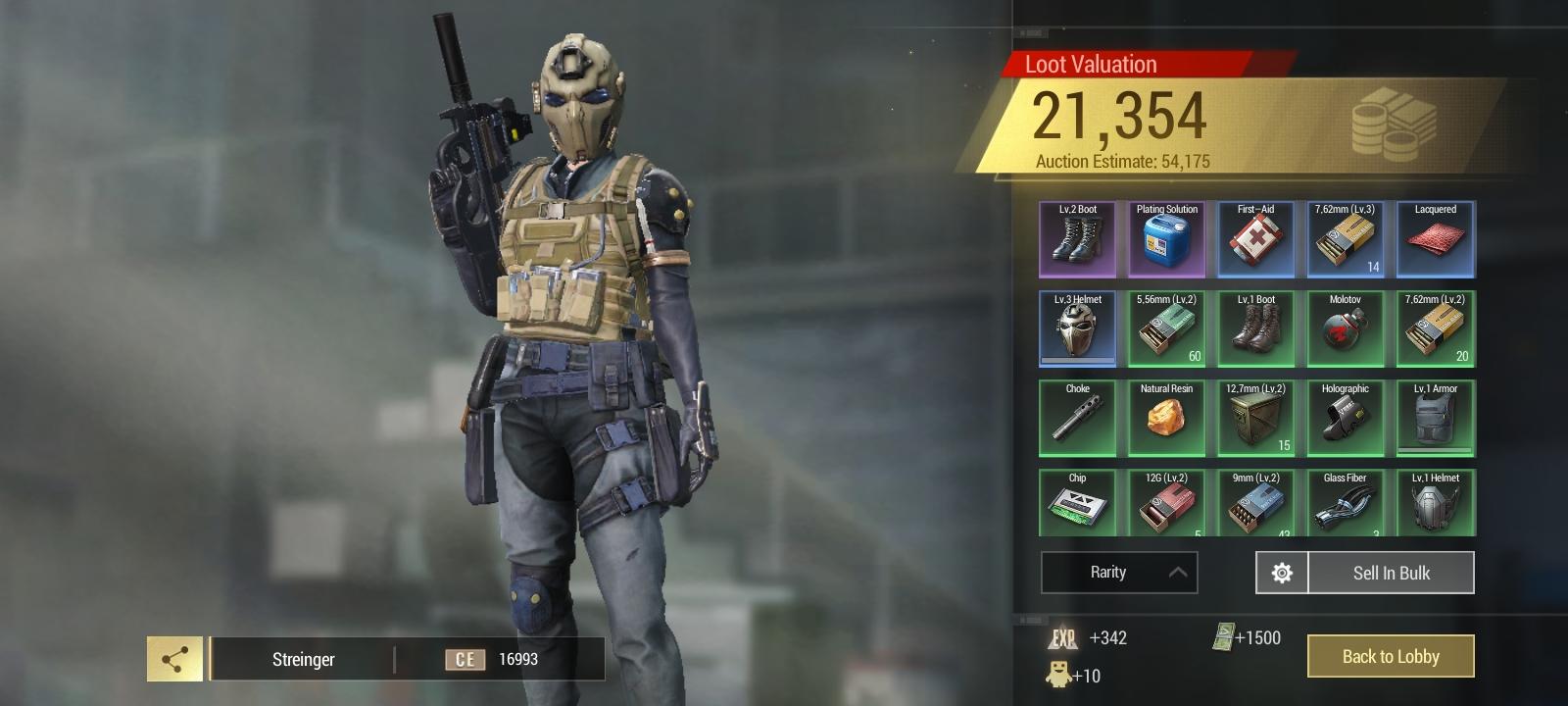Select the Lv.1 Boot slot
Image resolution: width=1568 pixels, height=706 pixels.
[1255, 328]
